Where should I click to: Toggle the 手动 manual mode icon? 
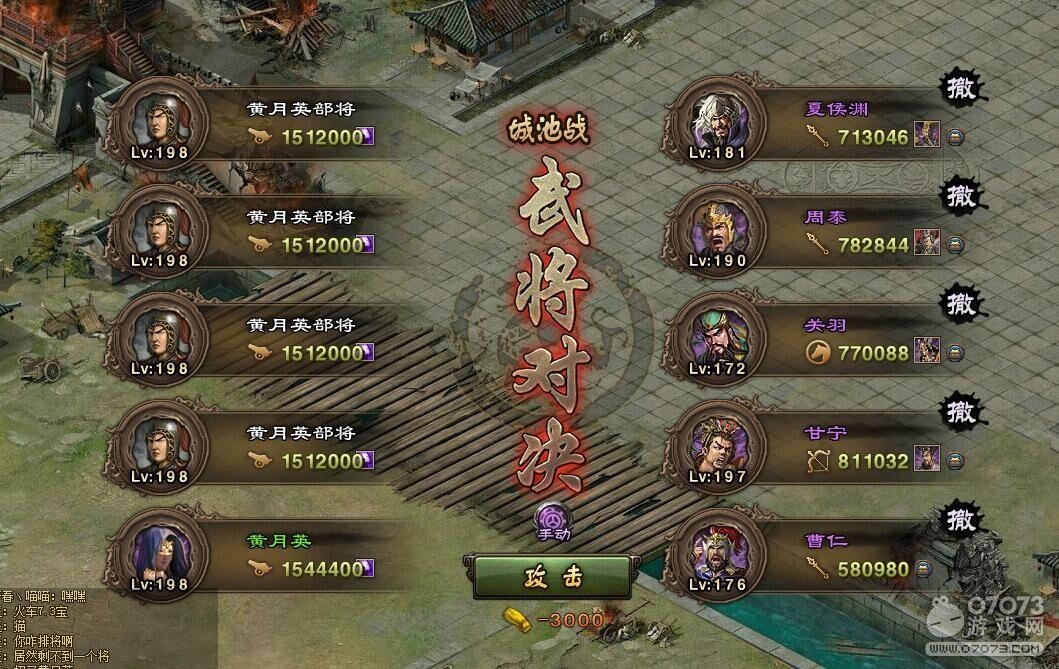coord(551,519)
